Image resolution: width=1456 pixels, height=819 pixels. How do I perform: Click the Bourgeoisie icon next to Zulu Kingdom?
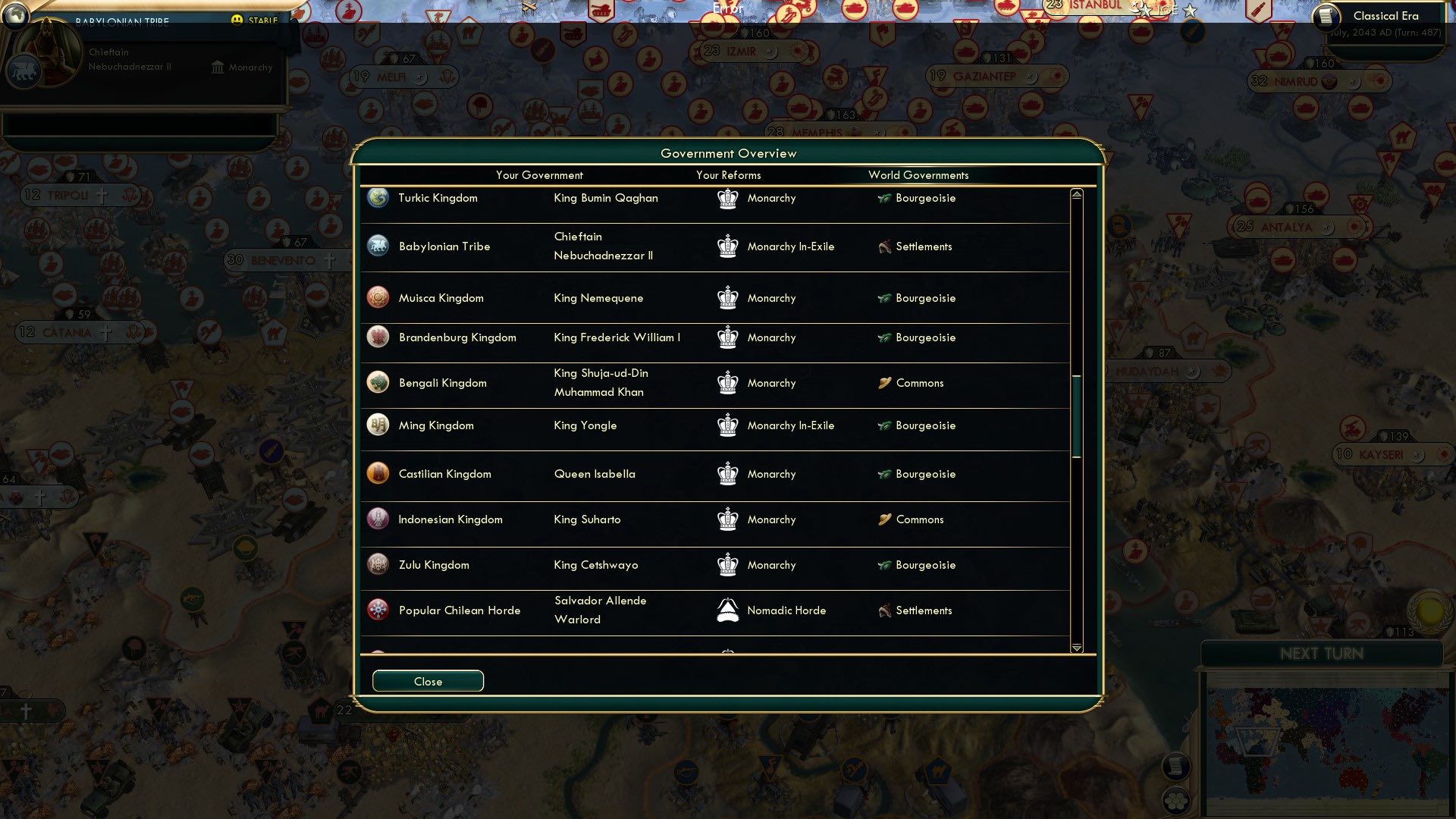[x=883, y=565]
